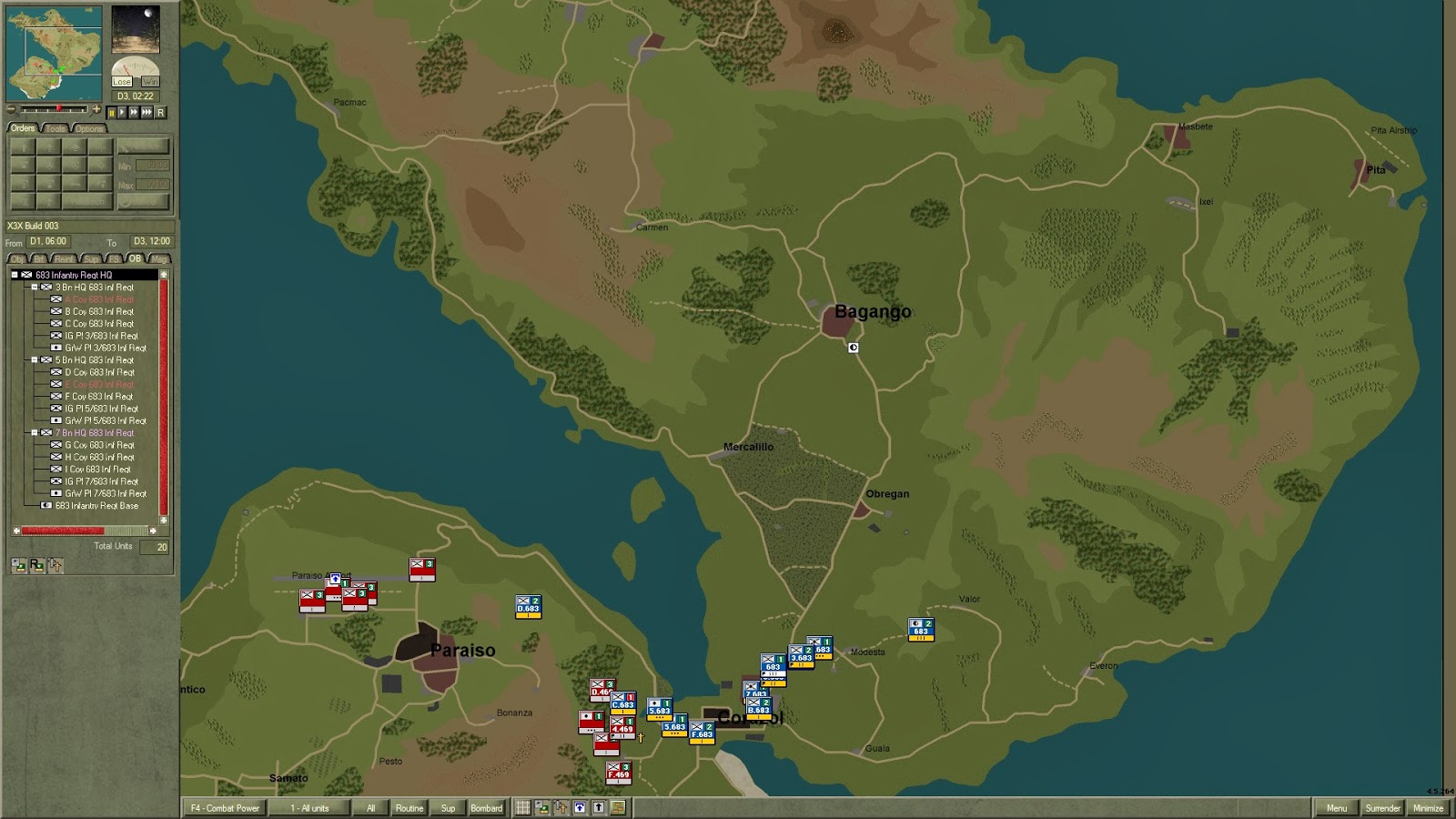Viewport: 1456px width, 819px height.
Task: Select the up-arrow unit focus icon on bottom toolbar
Action: (599, 807)
